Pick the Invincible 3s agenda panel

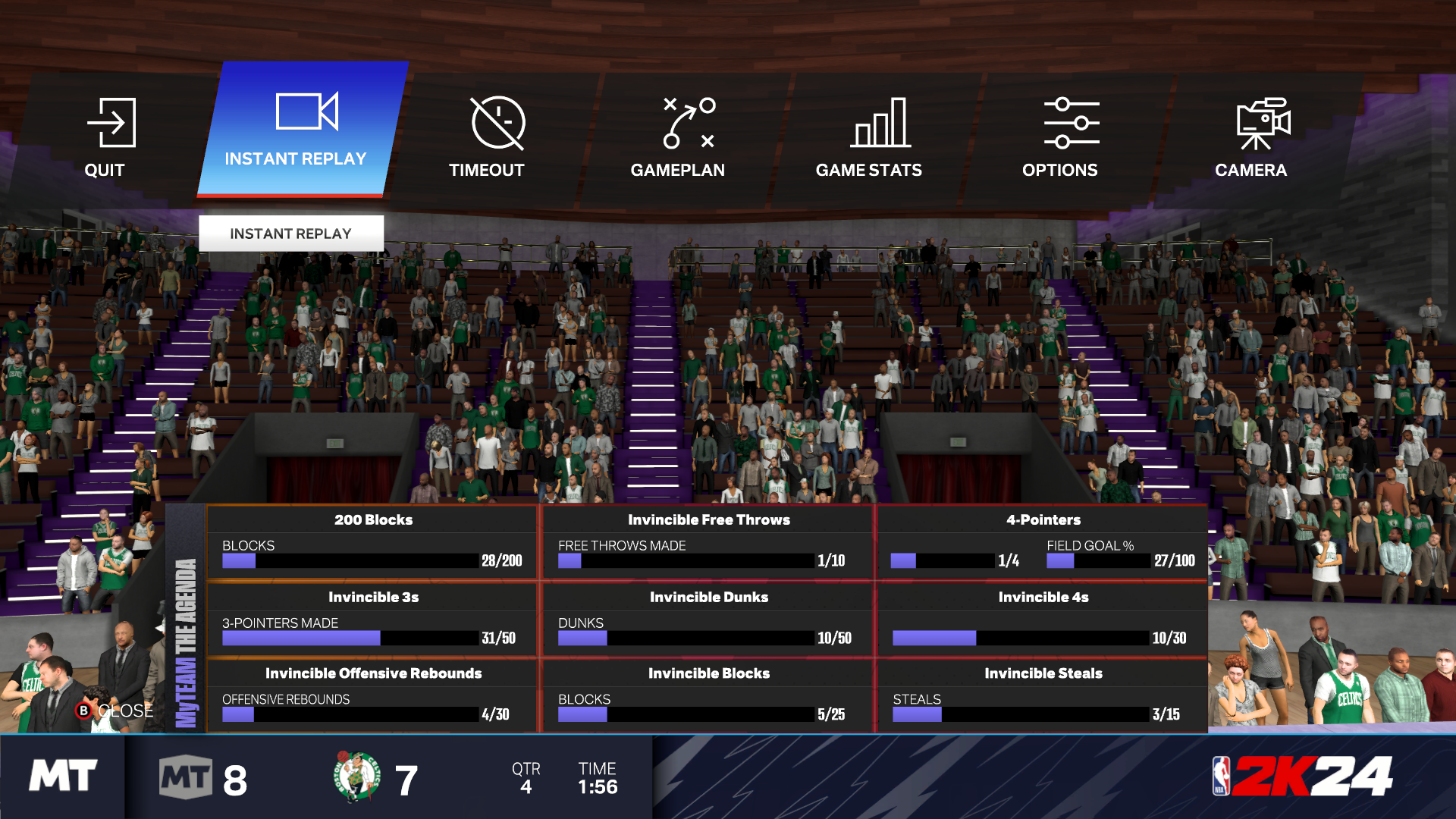(x=372, y=620)
